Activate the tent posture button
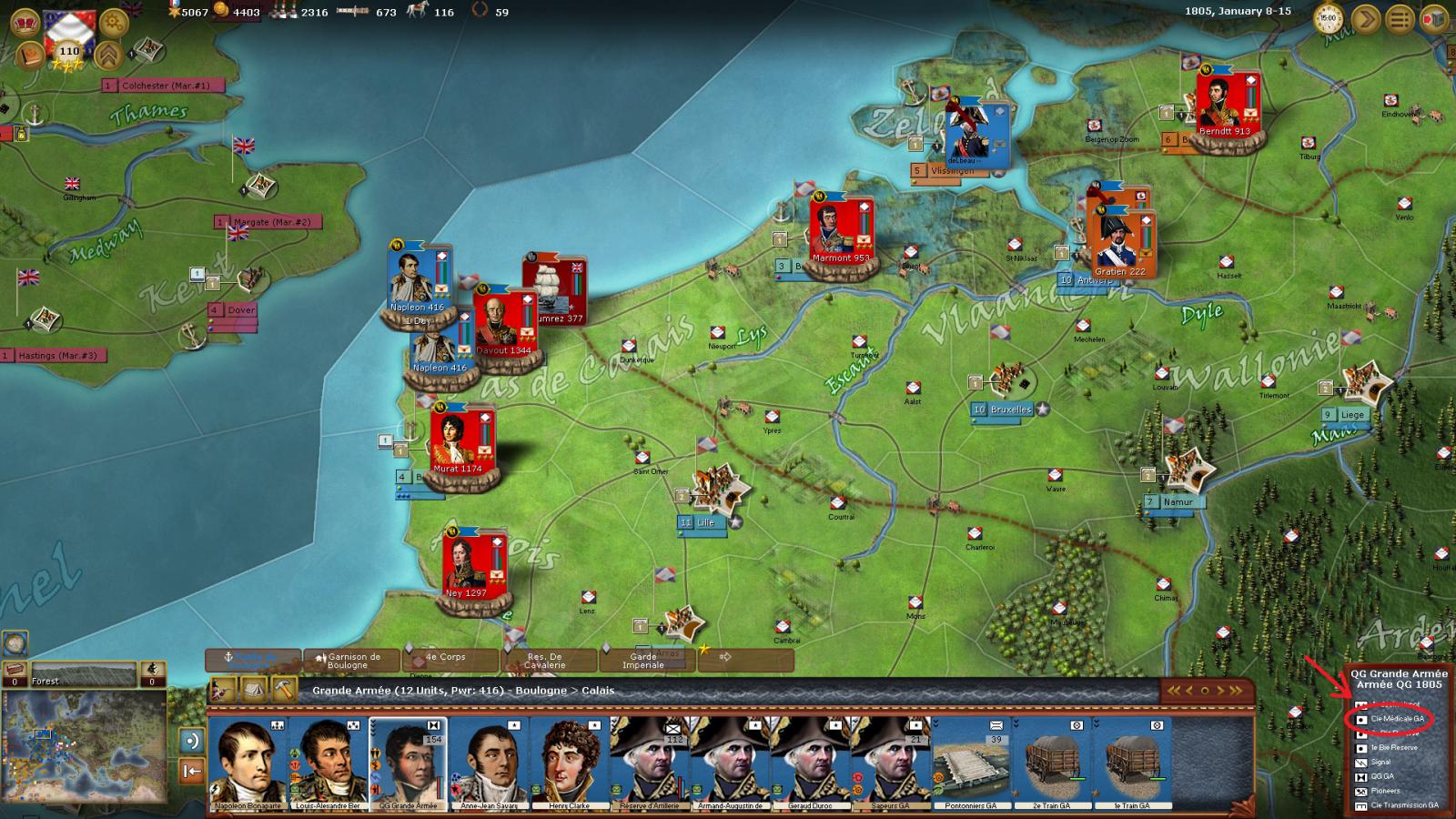Viewport: 1456px width, 819px height. click(254, 690)
